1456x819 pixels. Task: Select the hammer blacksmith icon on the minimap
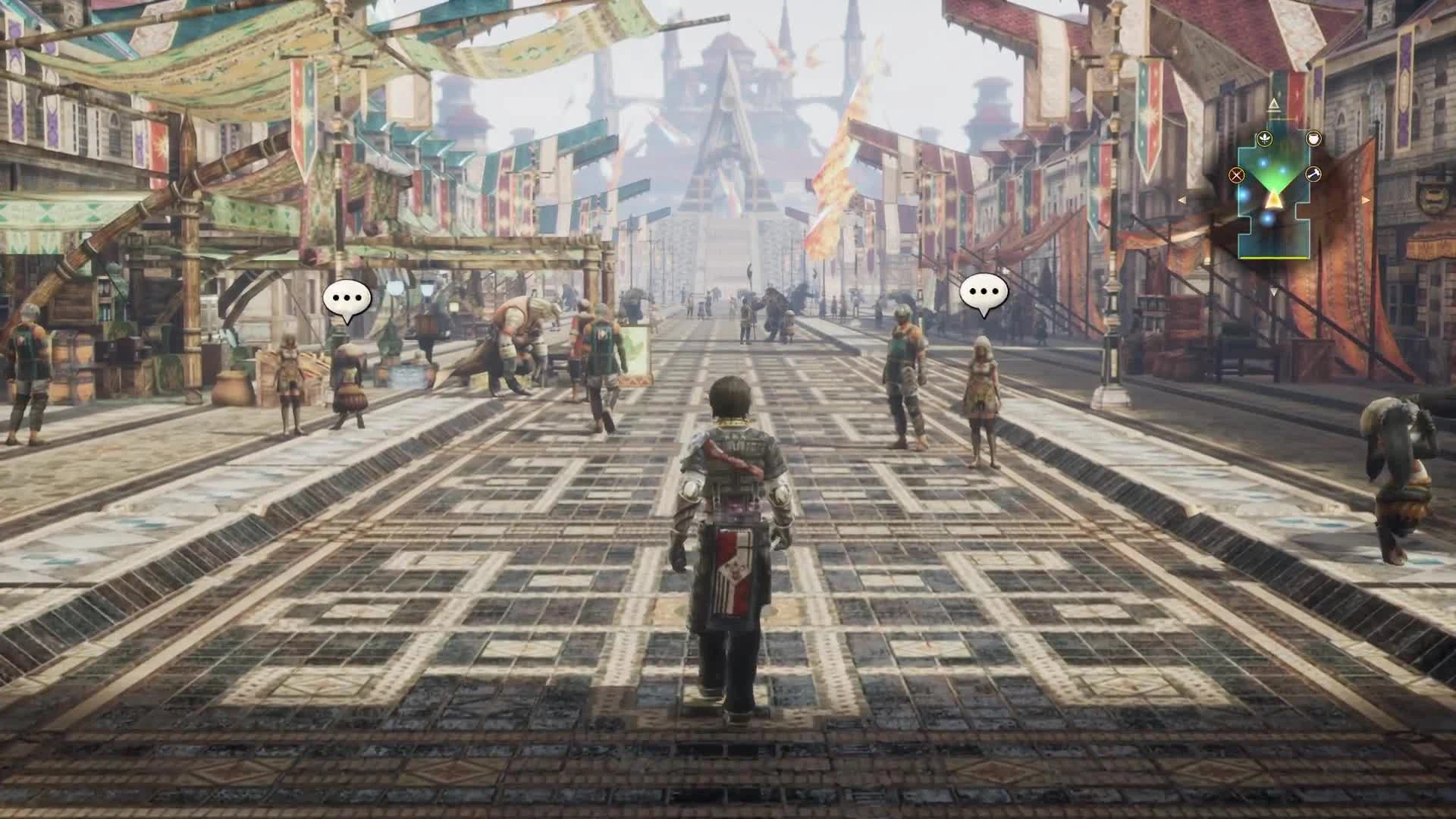(1313, 174)
